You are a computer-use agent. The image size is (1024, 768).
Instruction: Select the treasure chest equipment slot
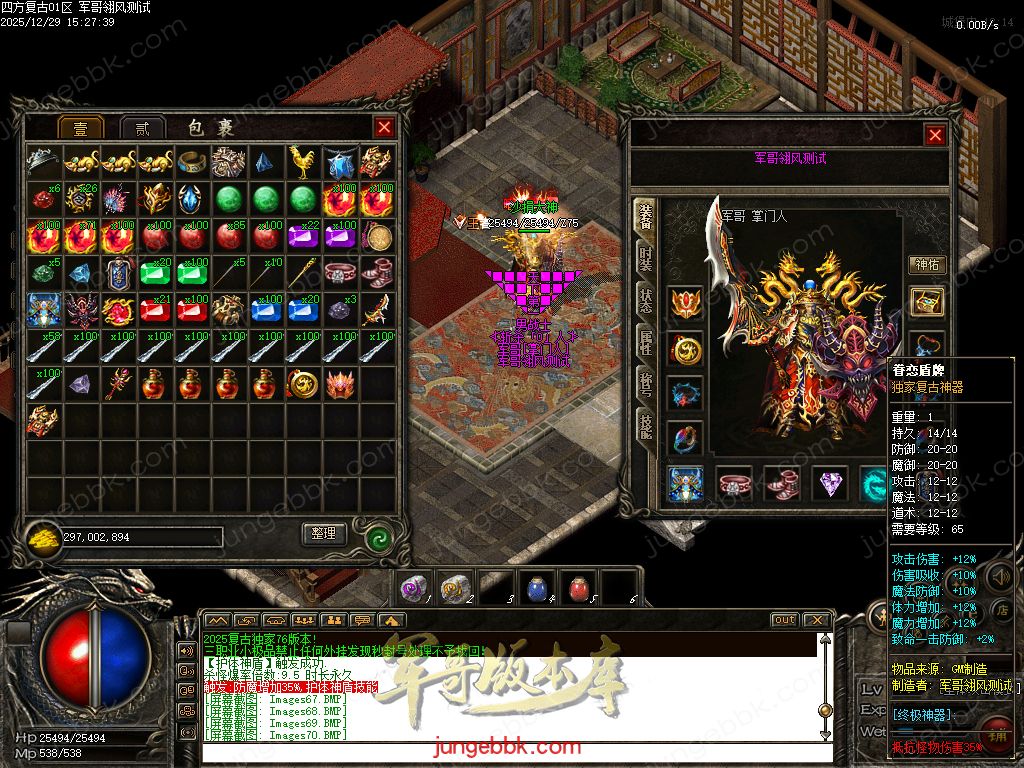928,301
